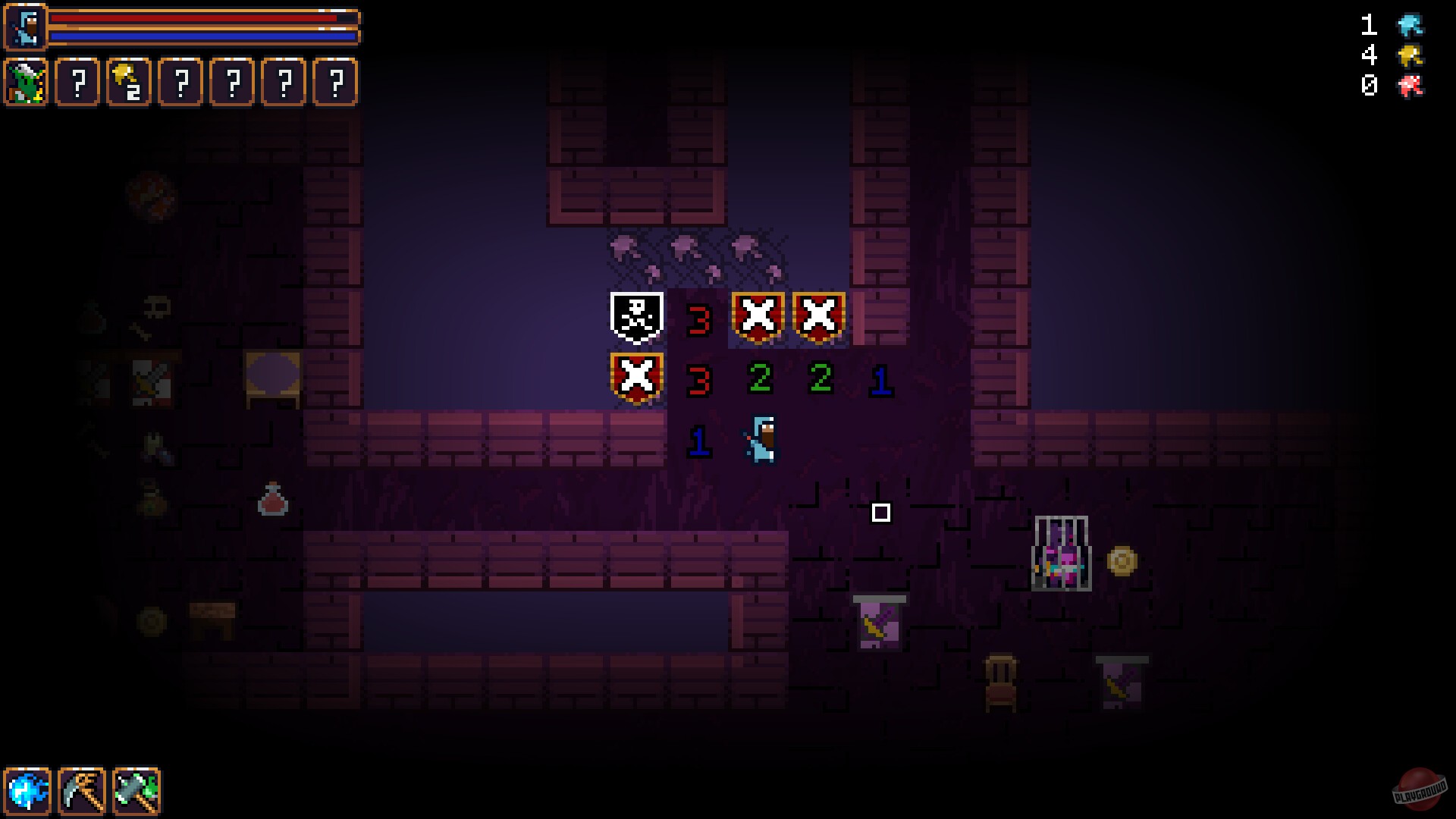Screen dimensions: 1456x819
Task: Click the red potion flask on the floor
Action: coord(273,502)
